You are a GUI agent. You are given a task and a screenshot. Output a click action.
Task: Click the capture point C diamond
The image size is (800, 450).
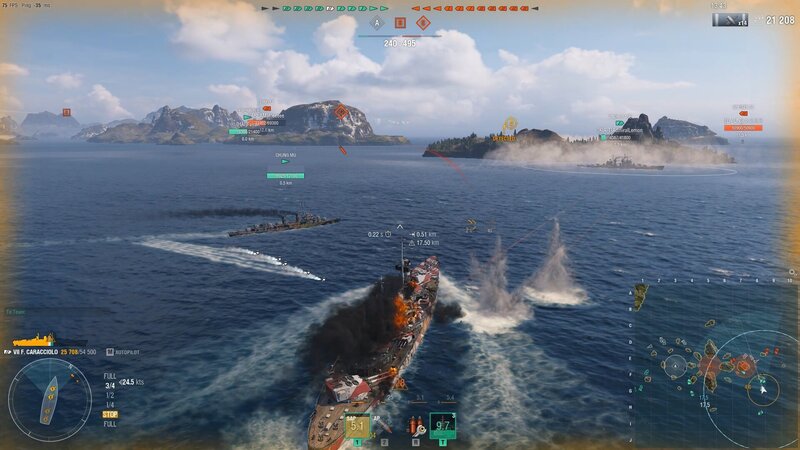click(x=423, y=22)
